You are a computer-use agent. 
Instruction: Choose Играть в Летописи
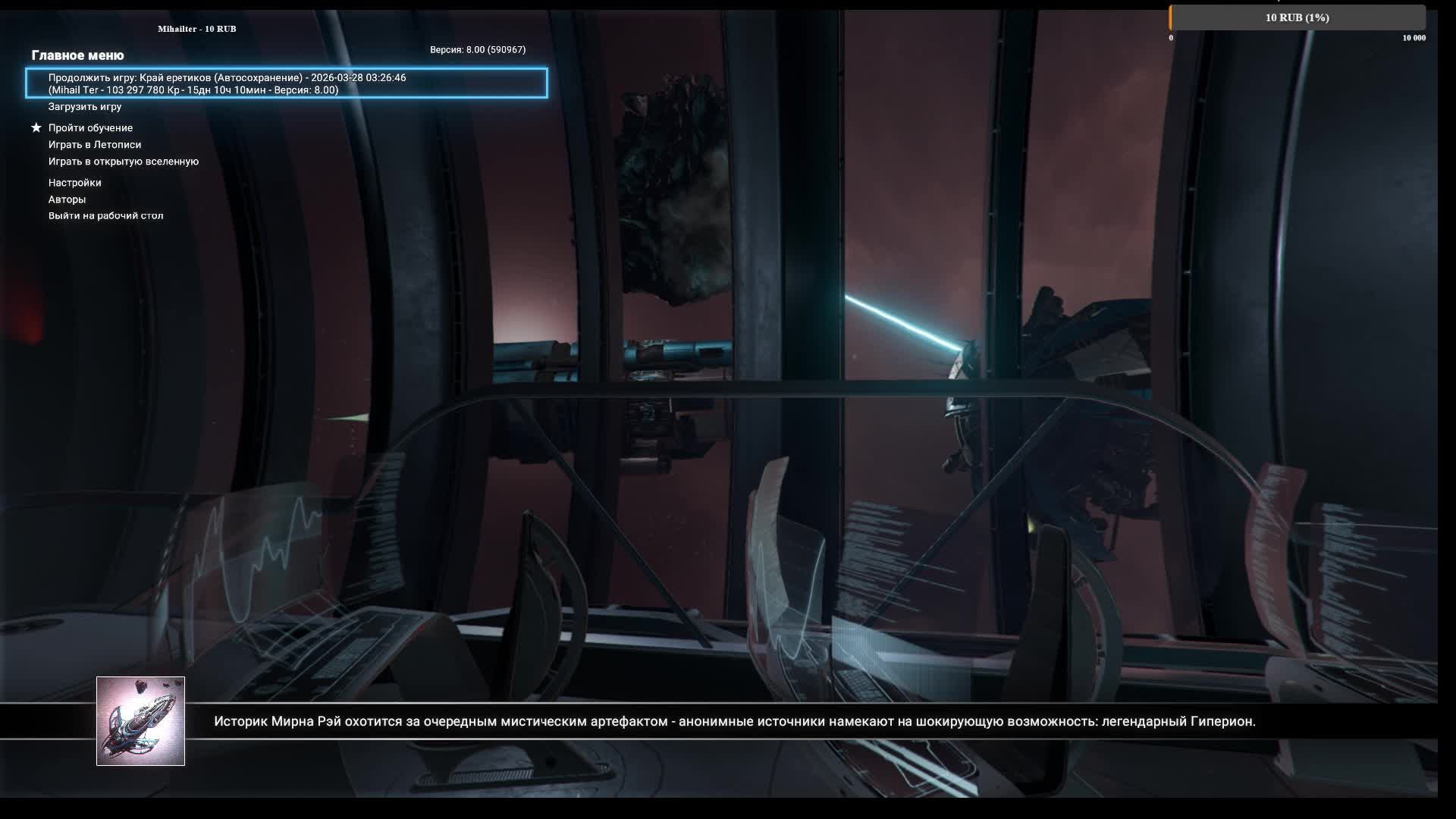tap(95, 145)
